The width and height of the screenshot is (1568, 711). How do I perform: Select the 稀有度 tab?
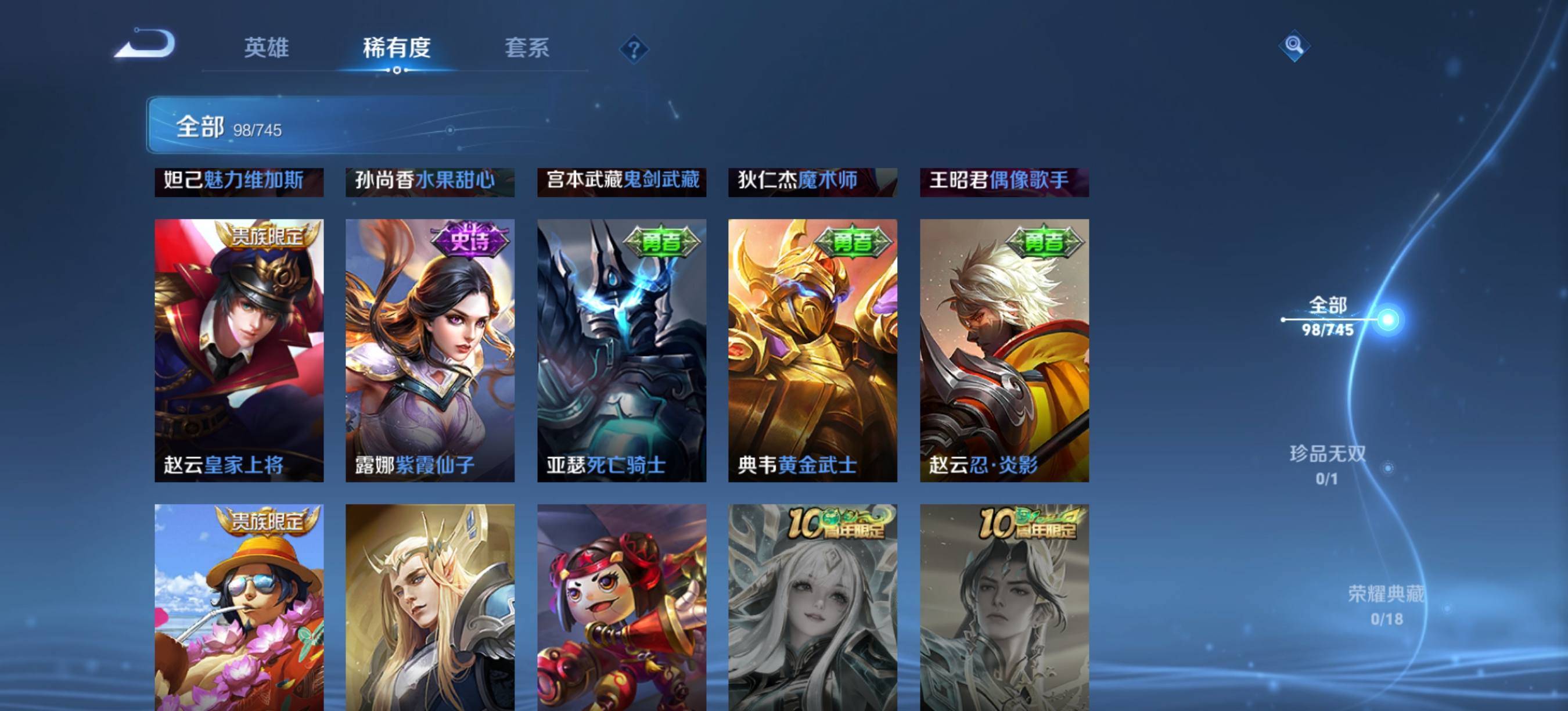click(x=397, y=48)
